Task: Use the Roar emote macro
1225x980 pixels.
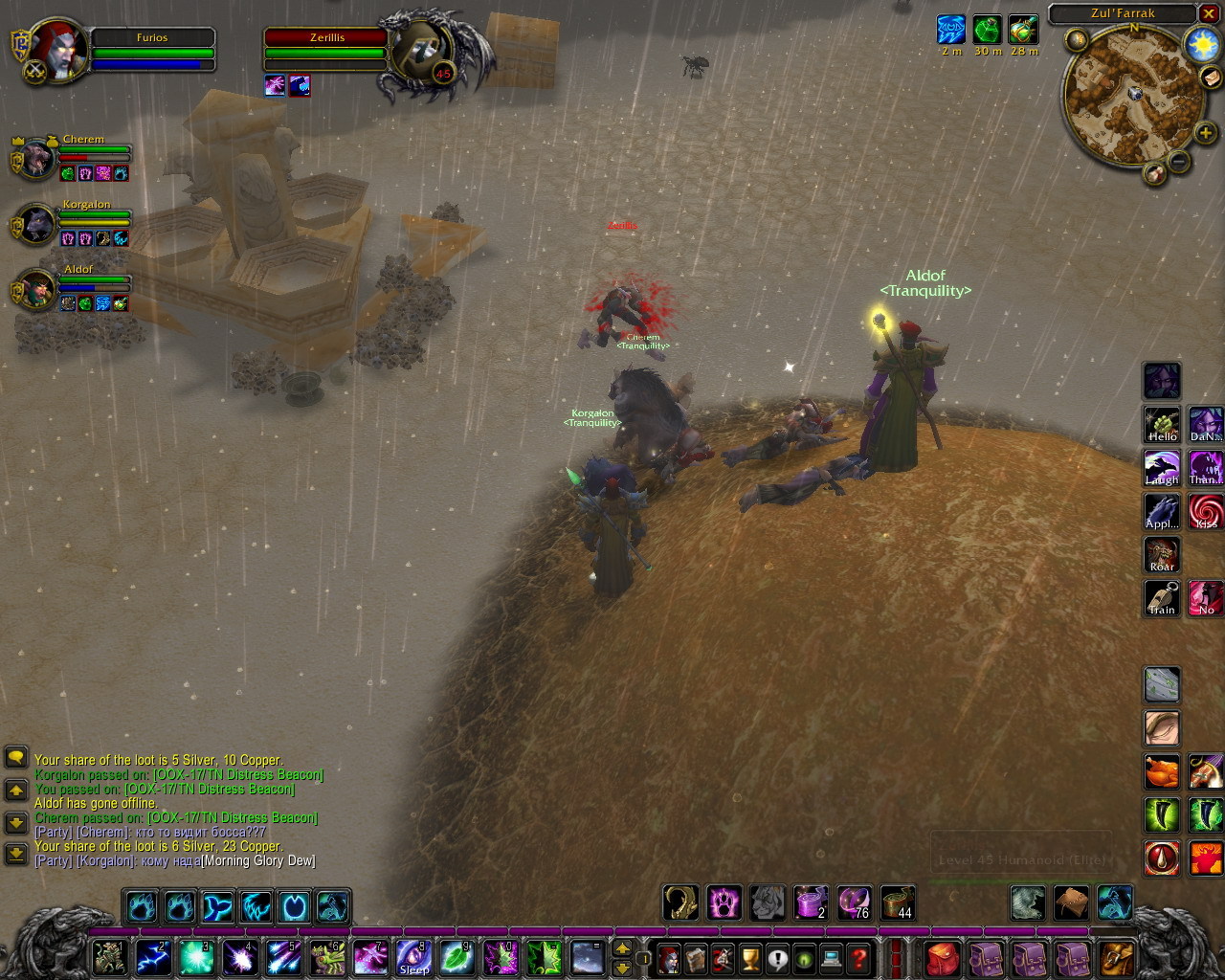Action: point(1162,555)
